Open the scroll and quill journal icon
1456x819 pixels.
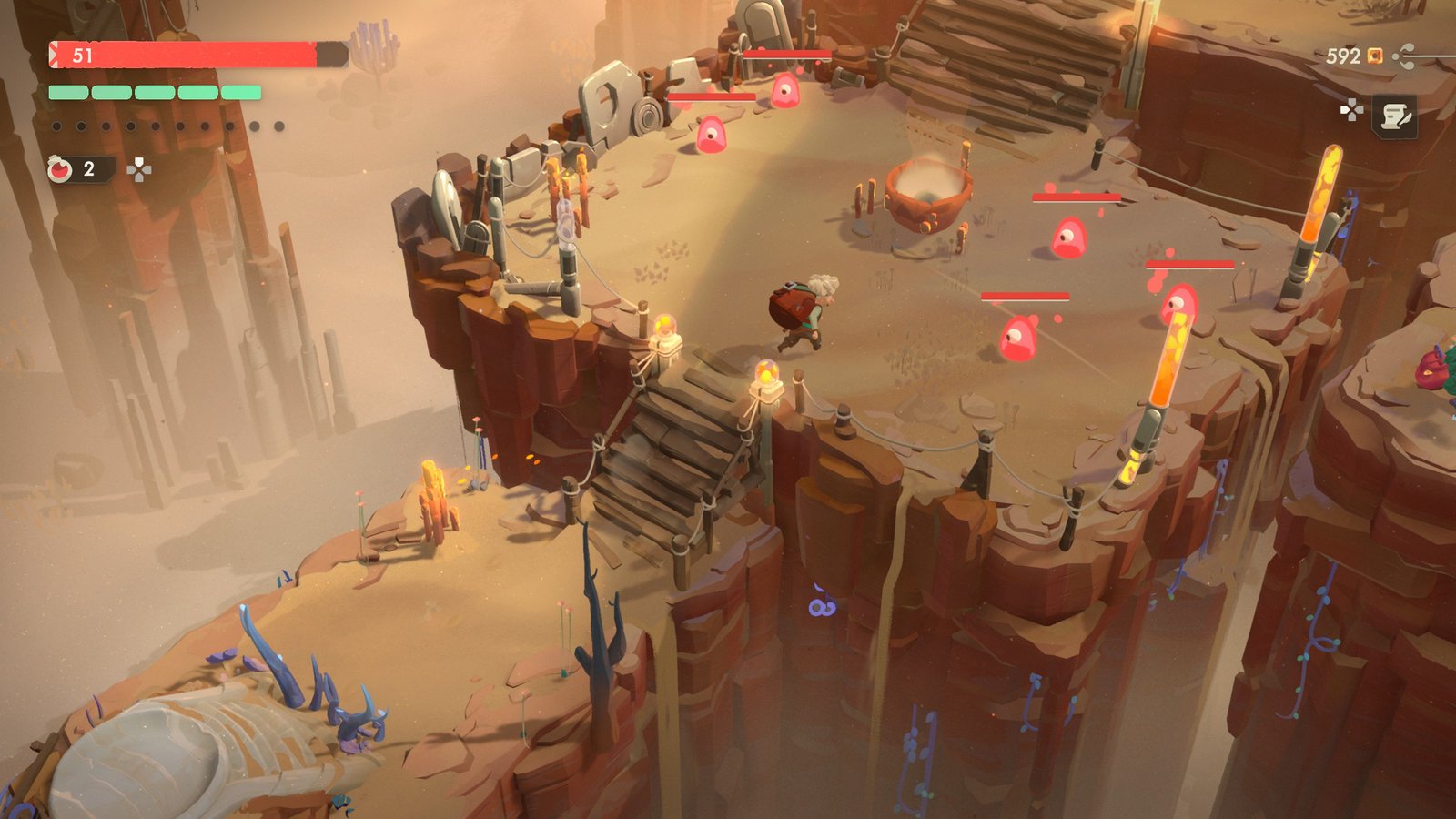coord(1394,116)
